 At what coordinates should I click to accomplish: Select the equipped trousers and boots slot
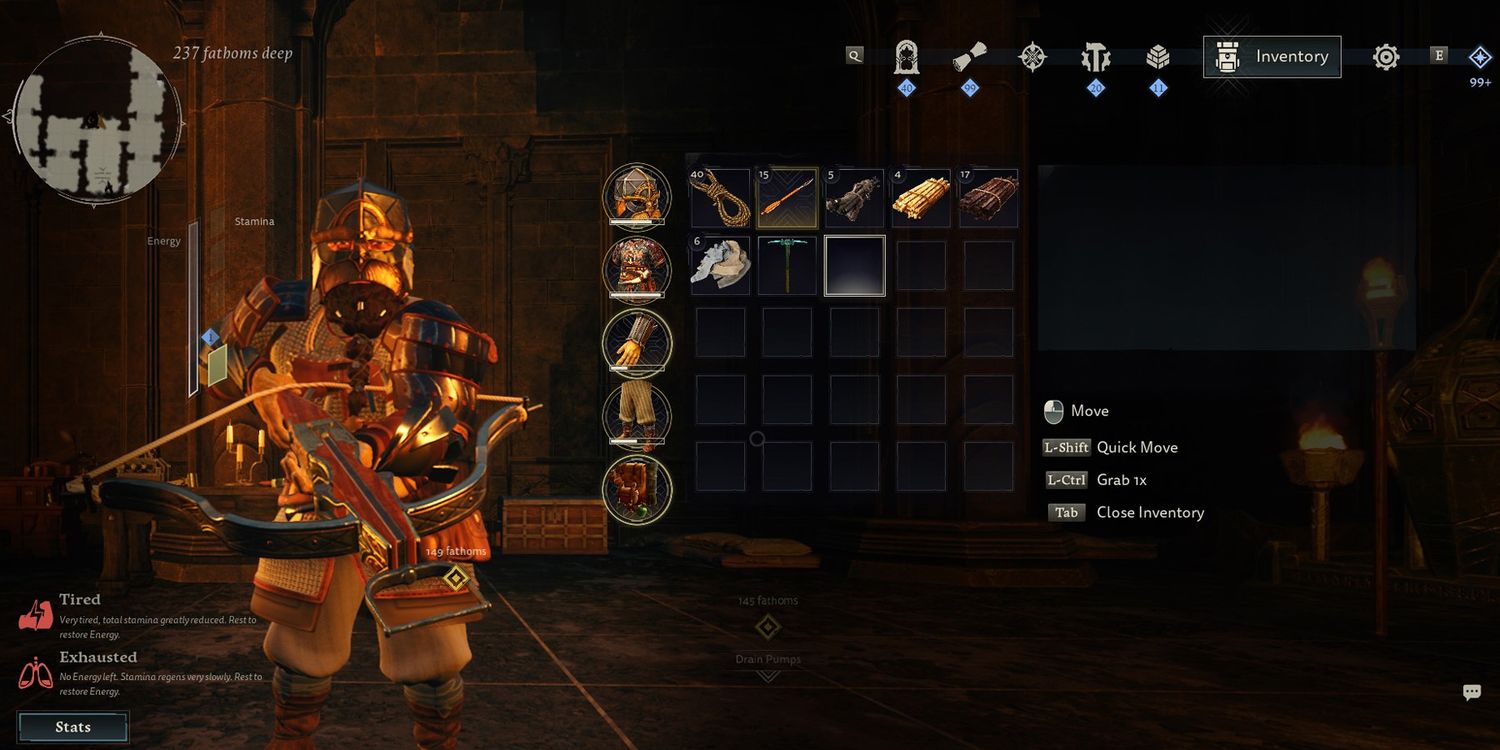[637, 415]
